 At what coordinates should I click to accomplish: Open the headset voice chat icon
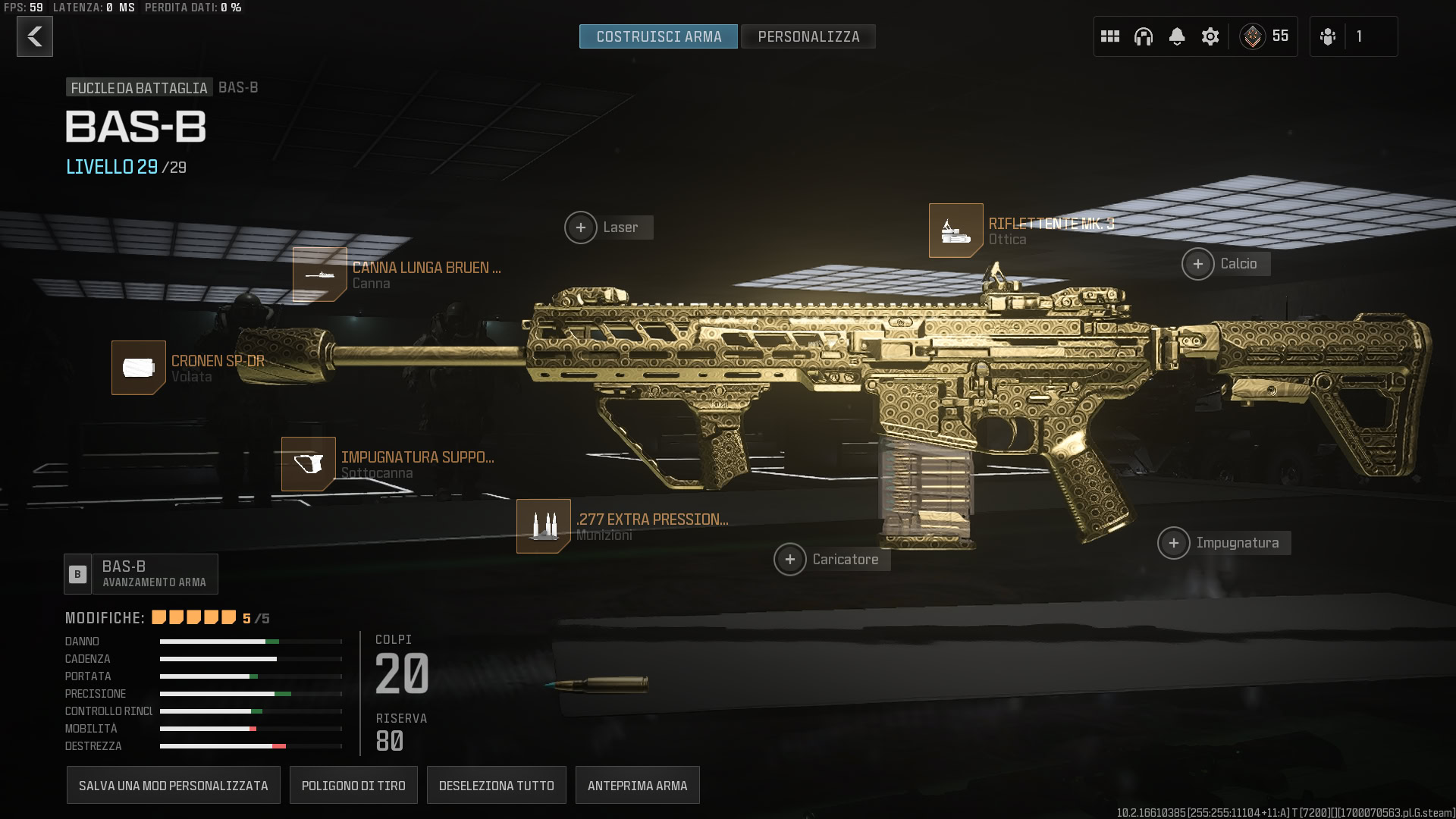click(x=1144, y=36)
